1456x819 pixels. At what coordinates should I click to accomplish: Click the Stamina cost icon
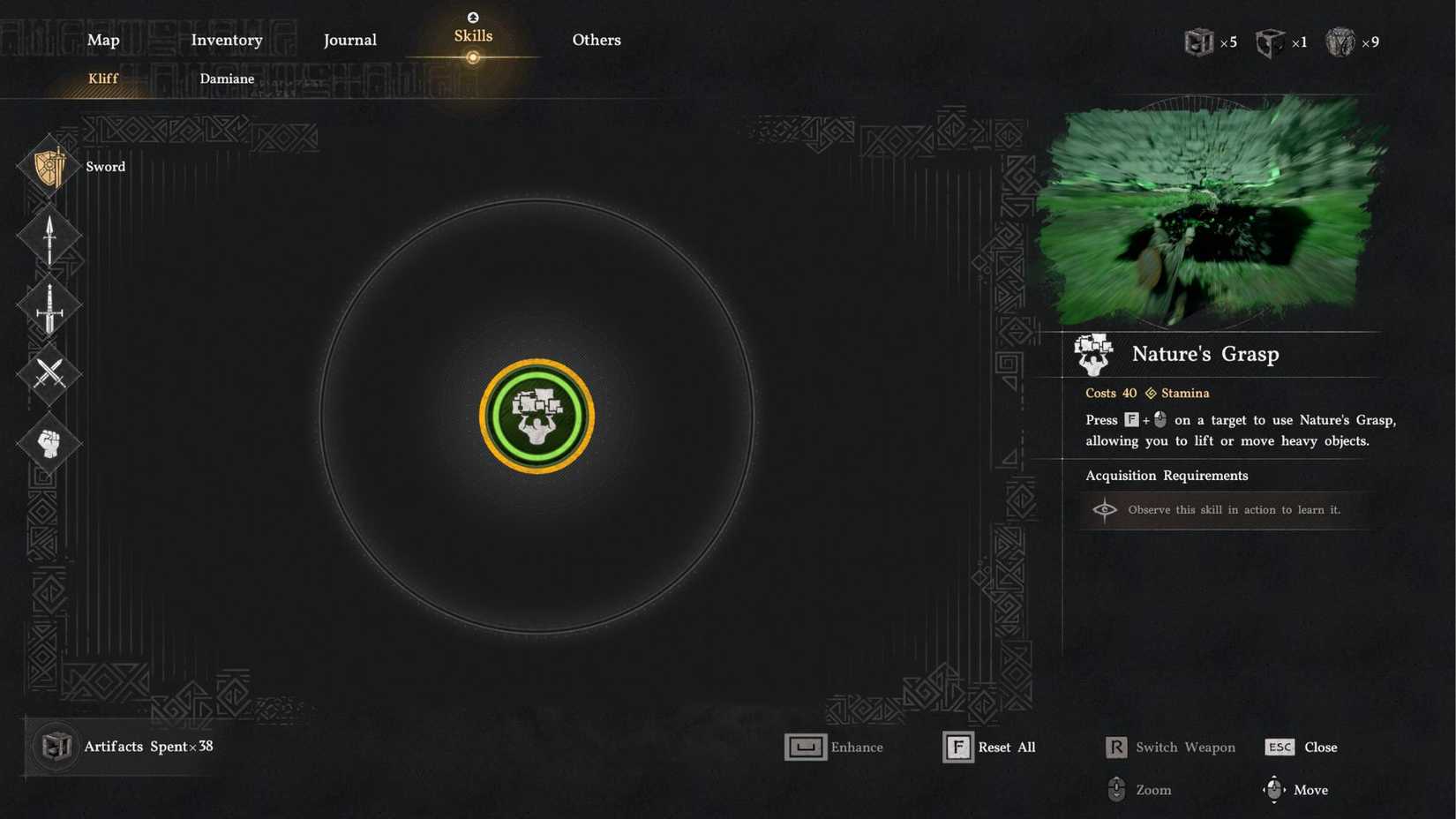pyautogui.click(x=1150, y=393)
